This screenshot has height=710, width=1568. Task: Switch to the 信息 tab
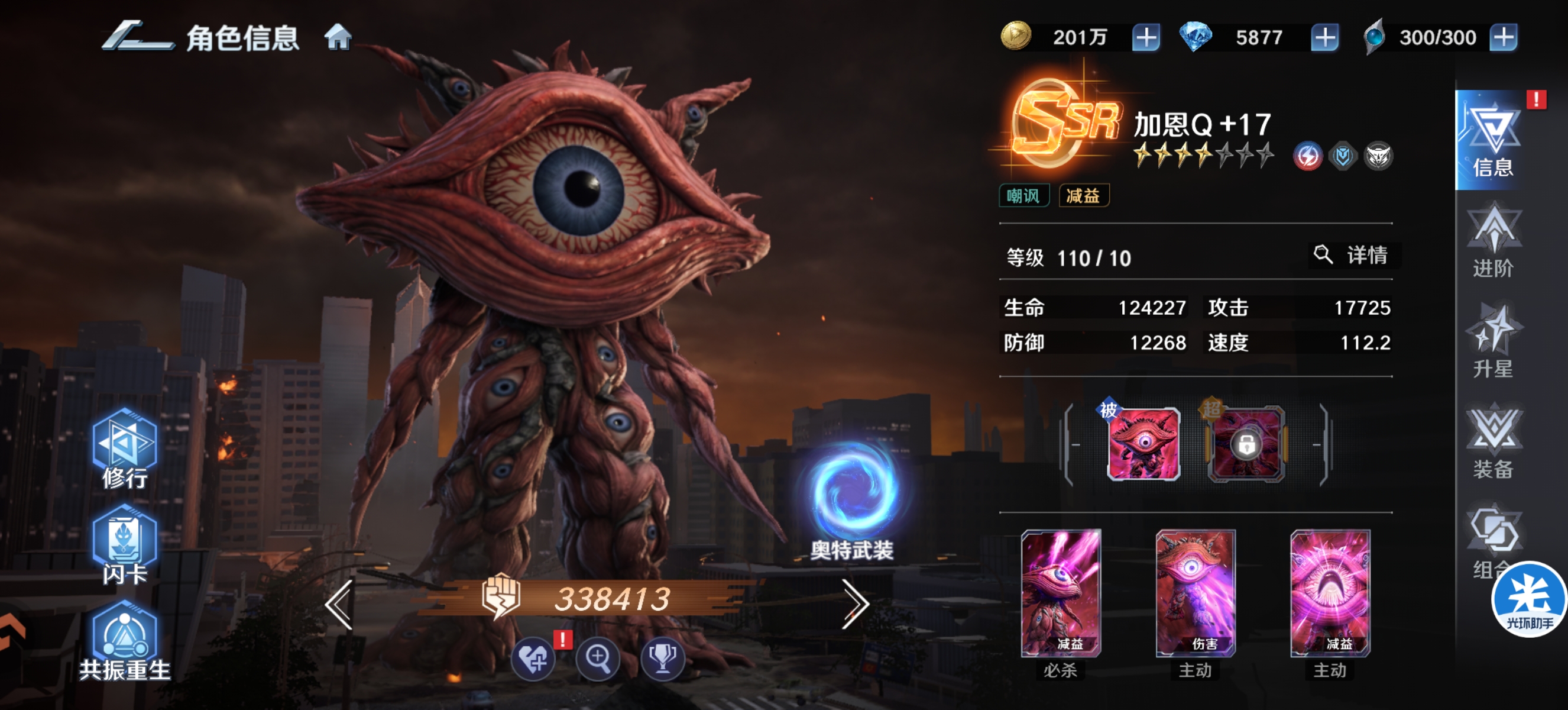point(1493,141)
